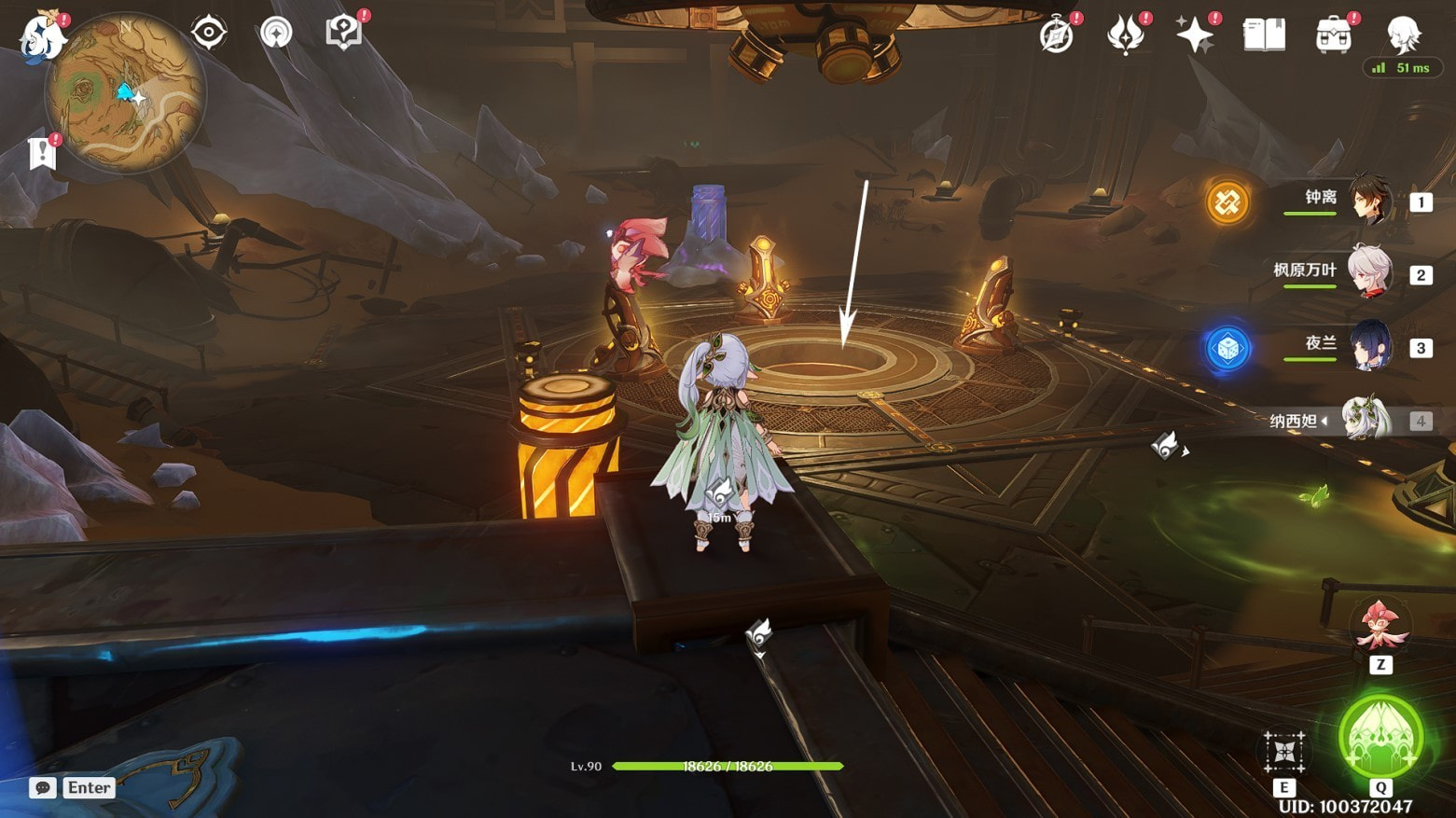Activate Nahida's green elemental burst
Screen dimensions: 1456x818
pos(1380,738)
